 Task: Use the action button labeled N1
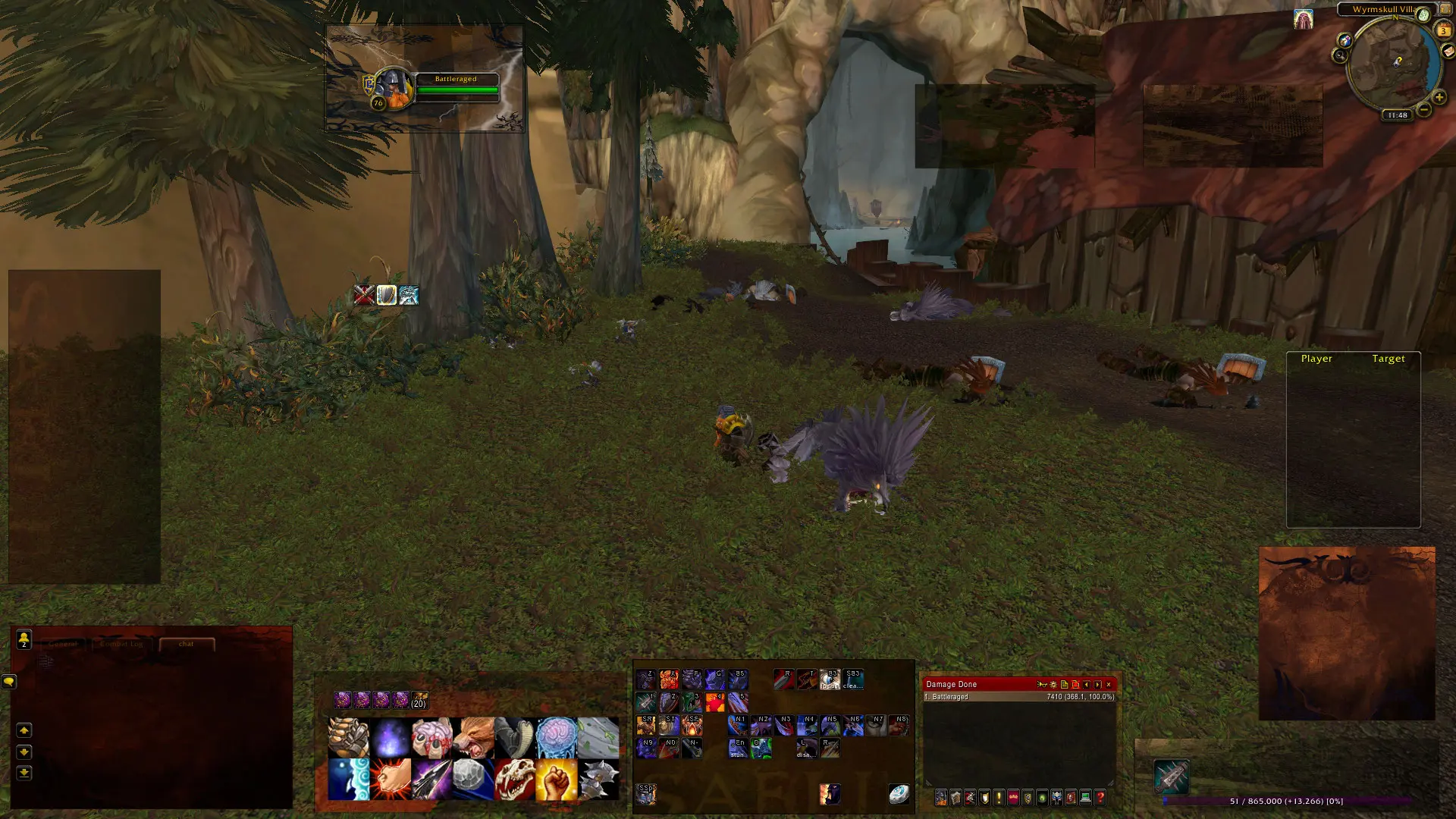739,726
